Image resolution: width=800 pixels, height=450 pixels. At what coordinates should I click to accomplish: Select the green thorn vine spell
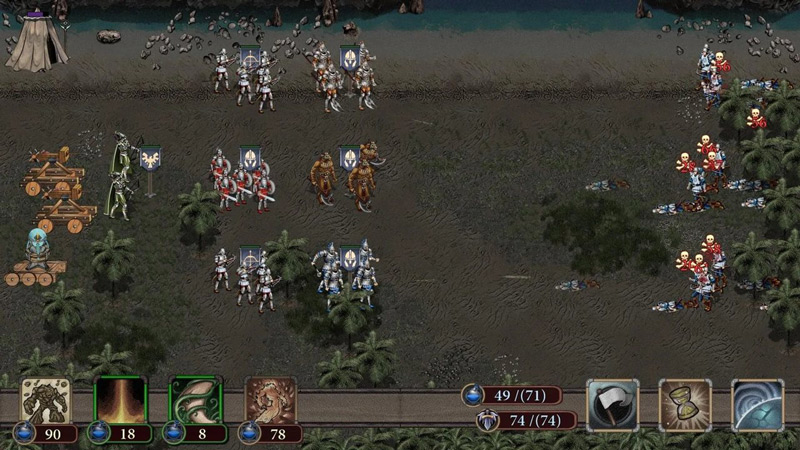tap(195, 401)
